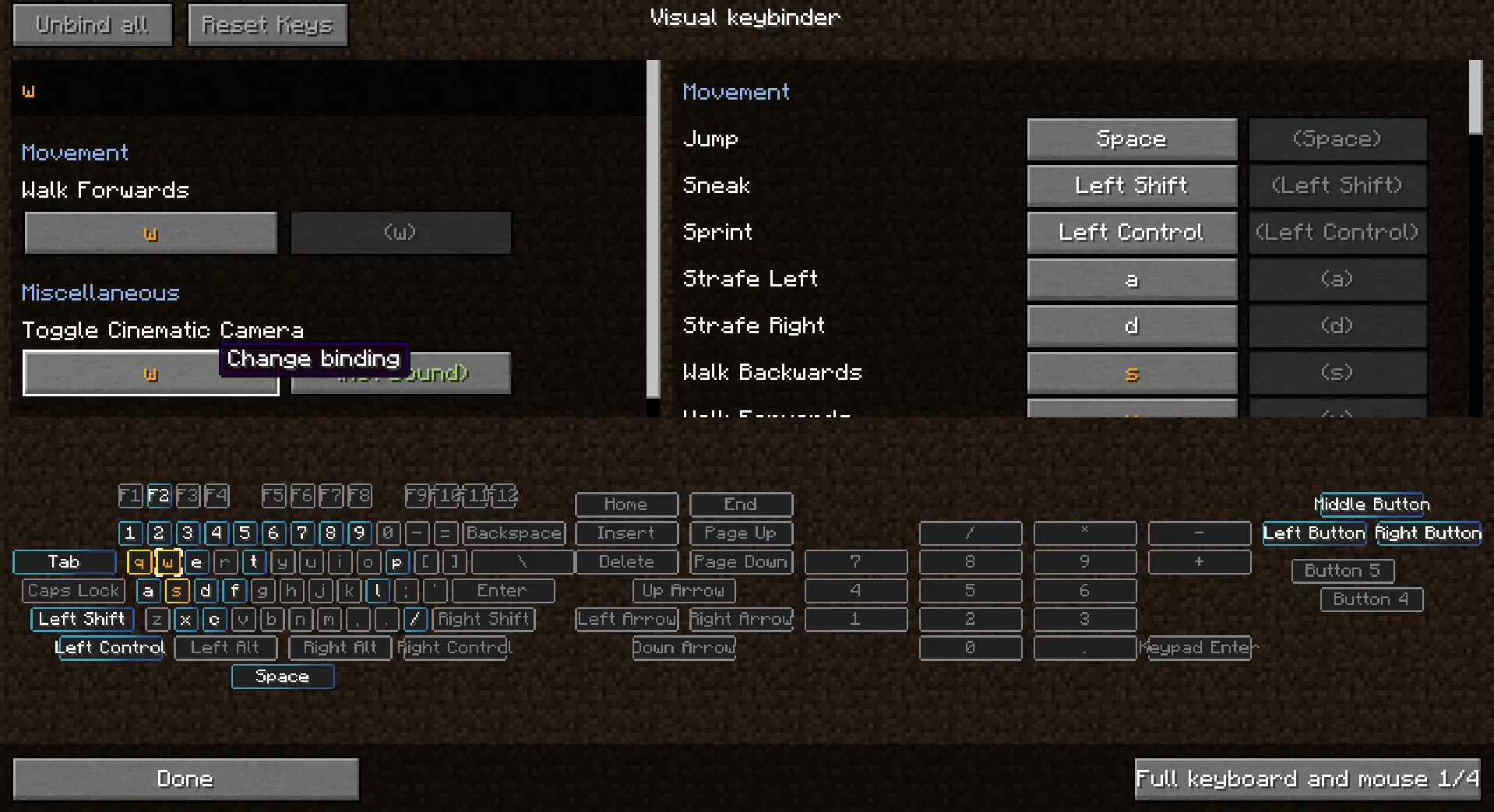Confirm with the Done button
The image size is (1494, 812).
185,779
